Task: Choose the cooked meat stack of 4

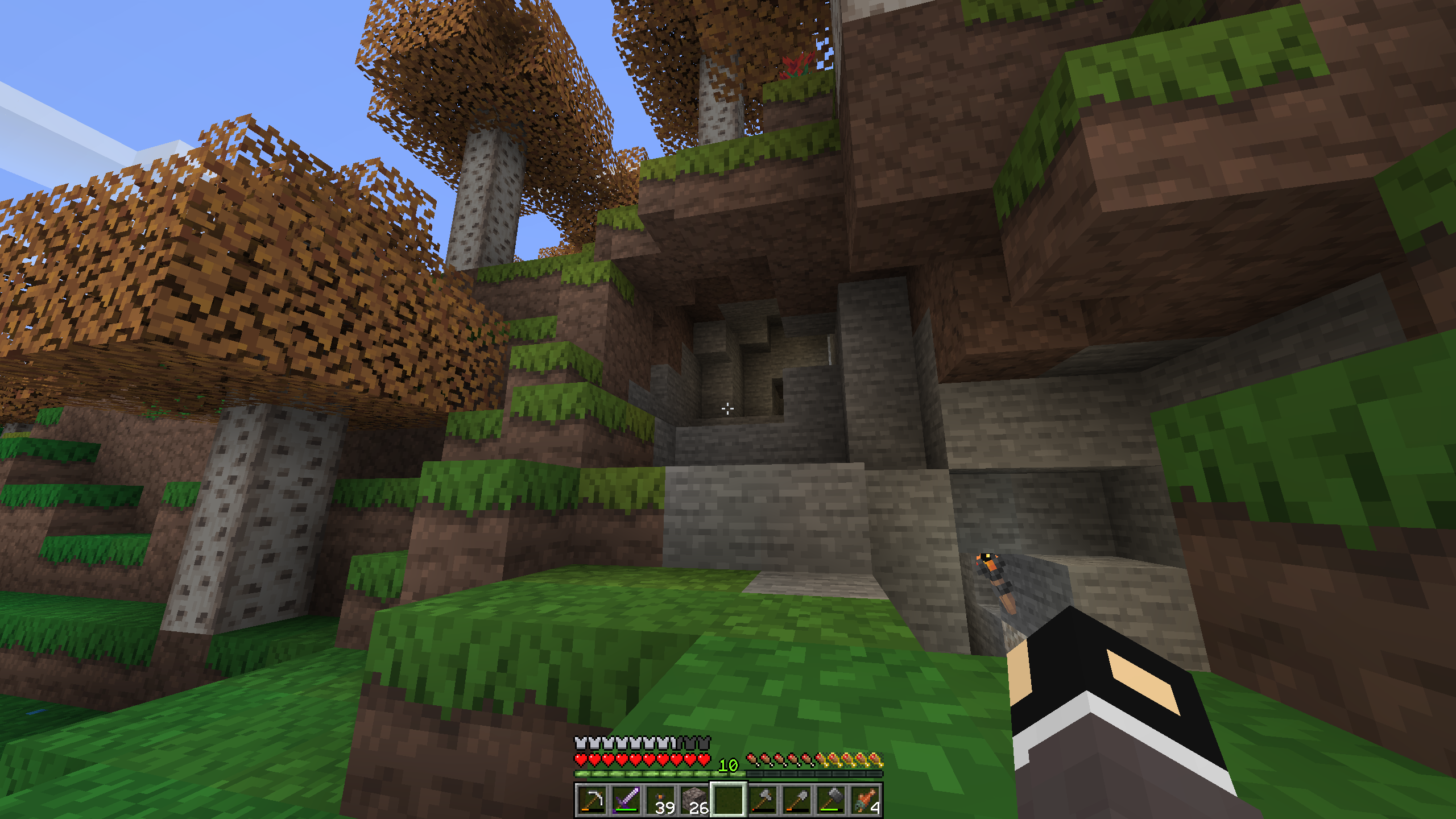Action: pyautogui.click(x=865, y=800)
